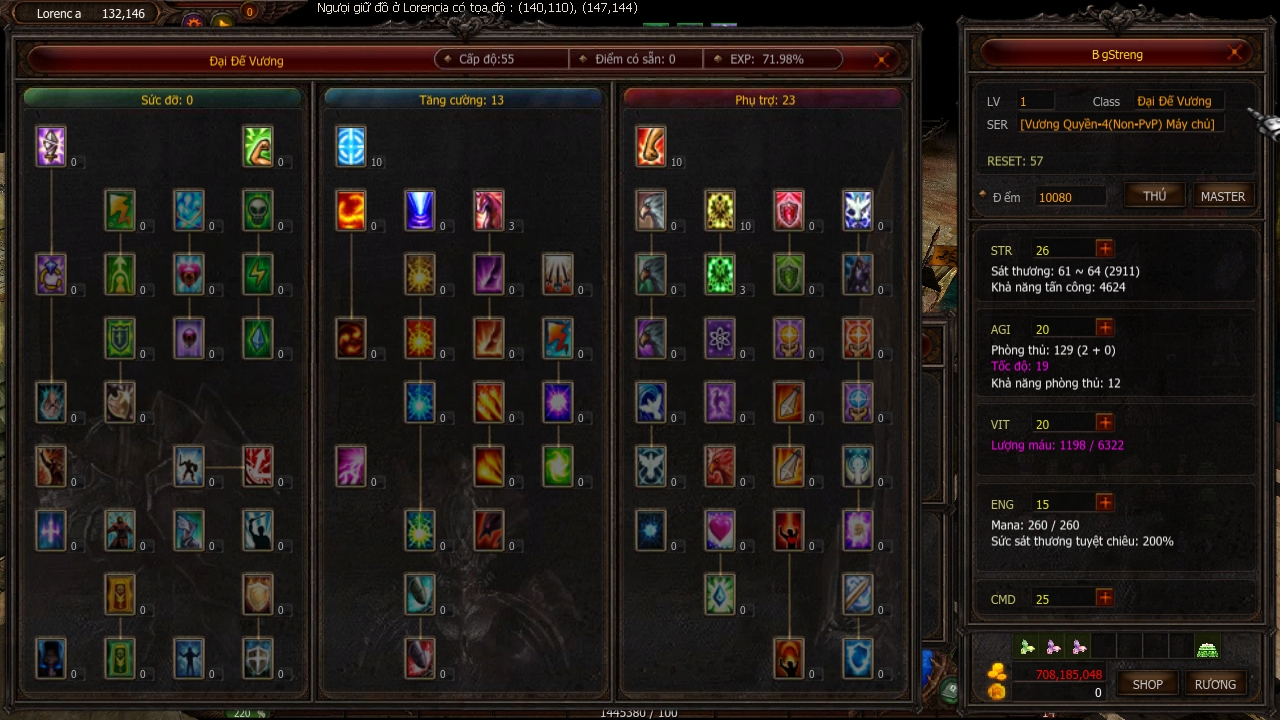Switch to the THỦ tab
The image size is (1280, 720).
point(1154,195)
